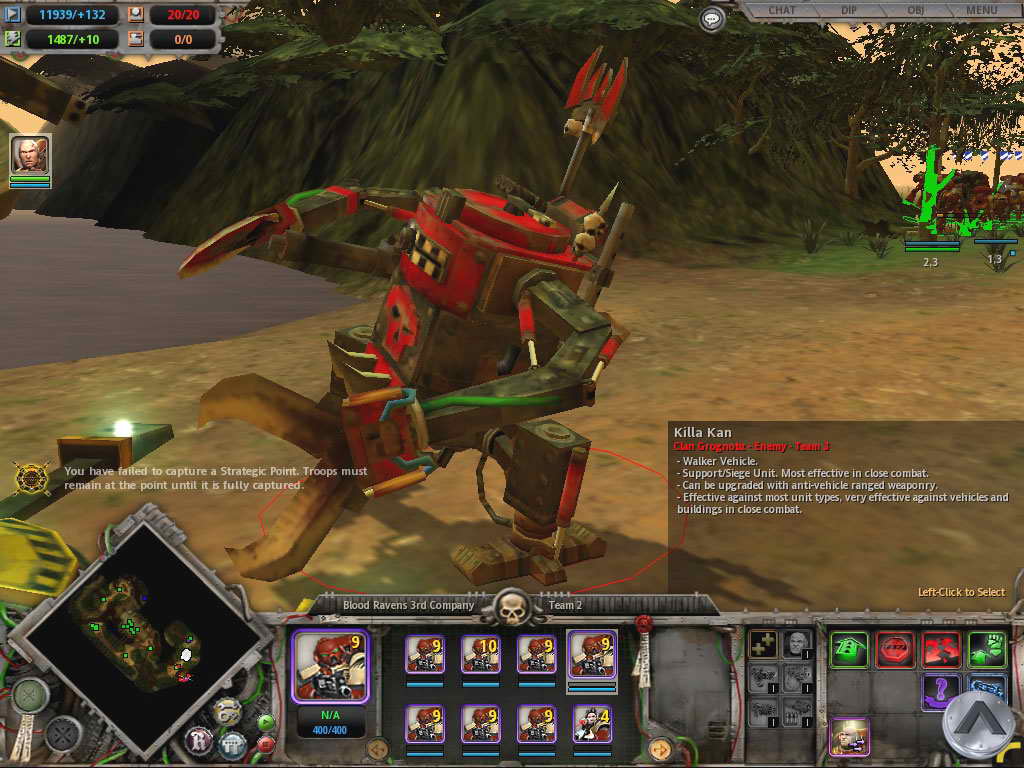Issue the red stop command
Image resolution: width=1024 pixels, height=768 pixels.
pos(895,650)
